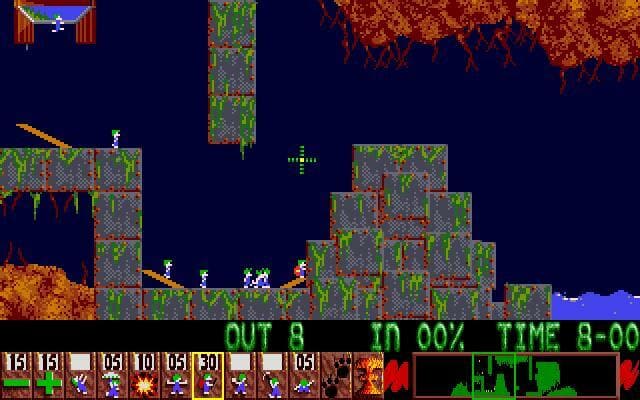Select the basher skill
640x400 pixels.
[x=240, y=375]
